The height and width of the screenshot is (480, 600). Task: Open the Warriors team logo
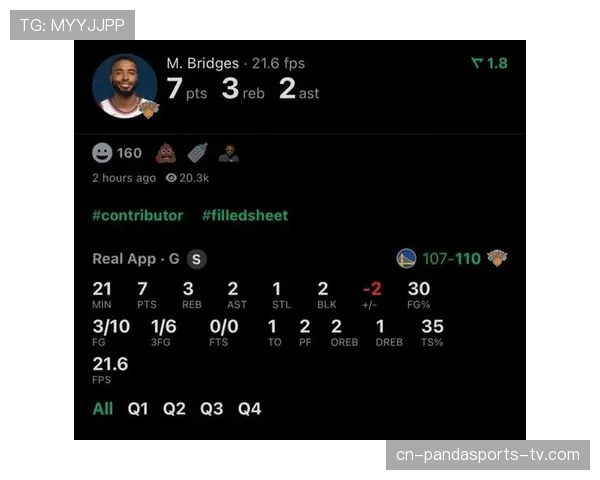coord(406,258)
